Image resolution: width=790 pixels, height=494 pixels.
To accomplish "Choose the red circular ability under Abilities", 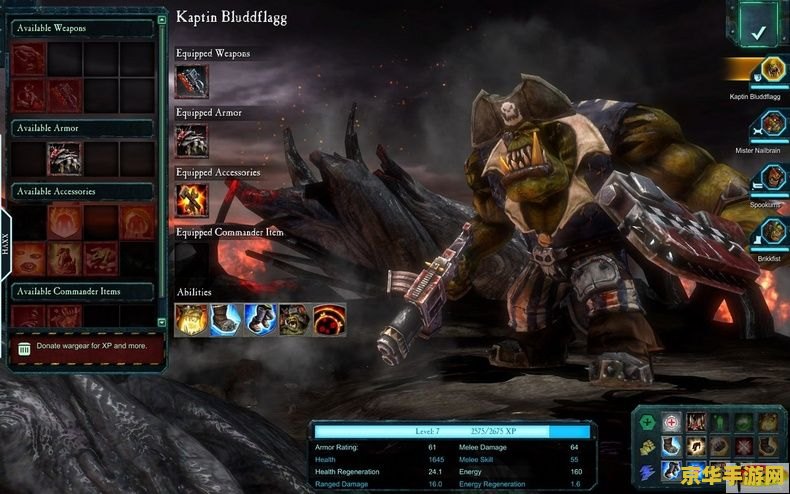I will point(329,320).
